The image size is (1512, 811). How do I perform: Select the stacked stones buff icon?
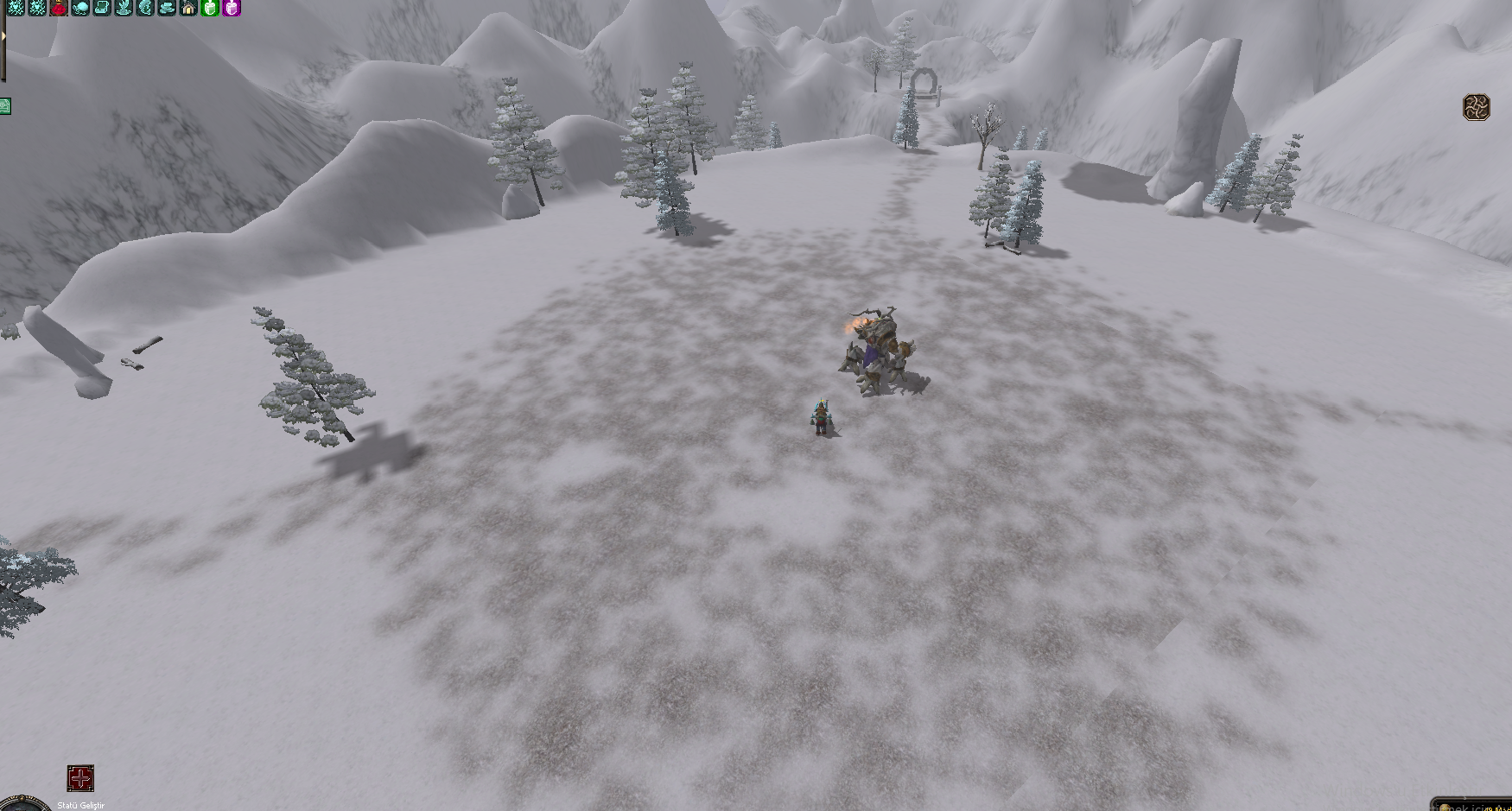[x=167, y=8]
